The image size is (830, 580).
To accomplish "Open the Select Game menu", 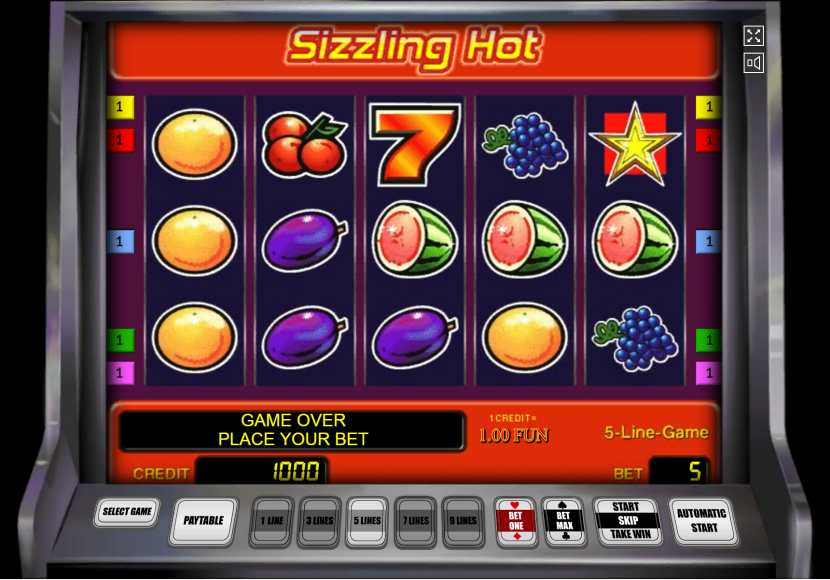I will pyautogui.click(x=127, y=512).
